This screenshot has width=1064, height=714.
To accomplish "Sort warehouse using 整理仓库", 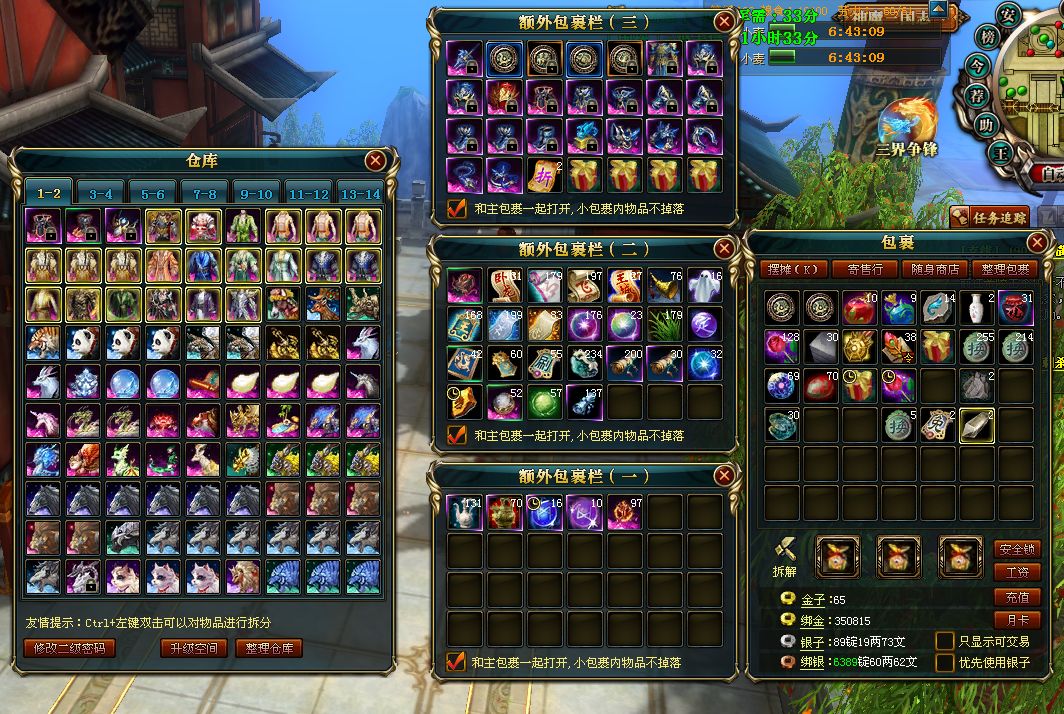I will [x=269, y=647].
